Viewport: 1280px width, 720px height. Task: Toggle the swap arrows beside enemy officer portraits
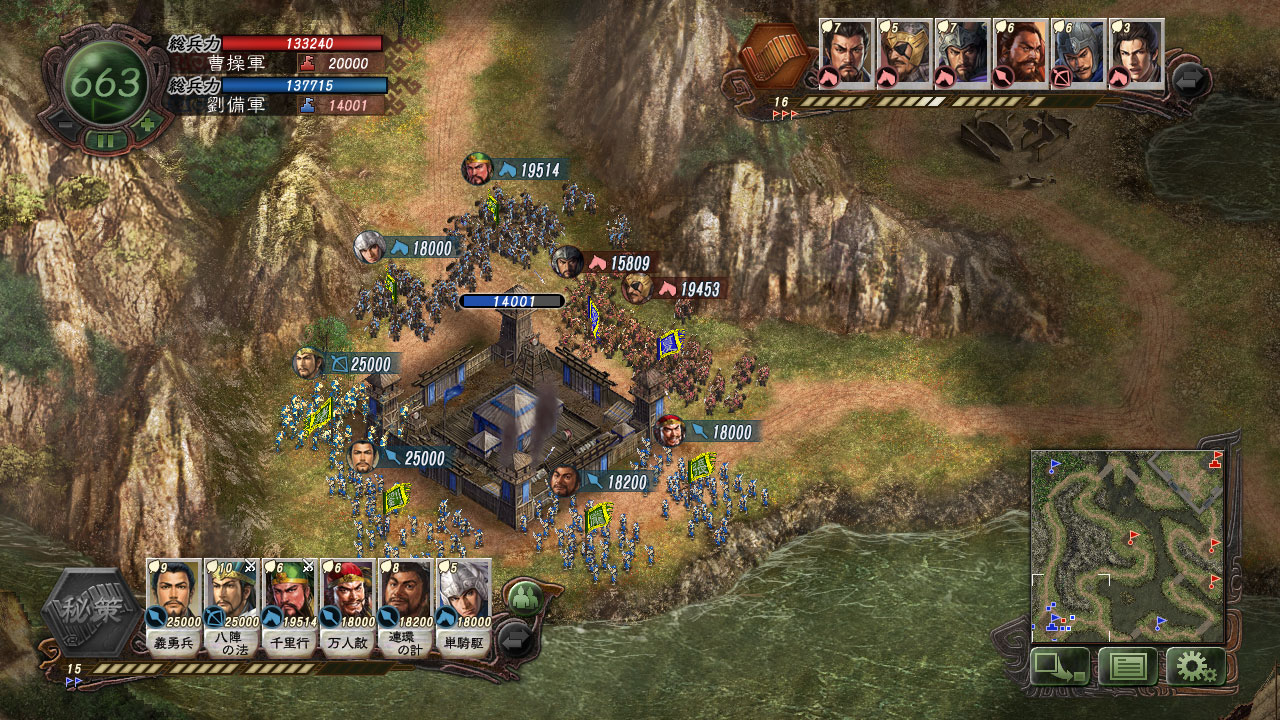click(x=1190, y=79)
